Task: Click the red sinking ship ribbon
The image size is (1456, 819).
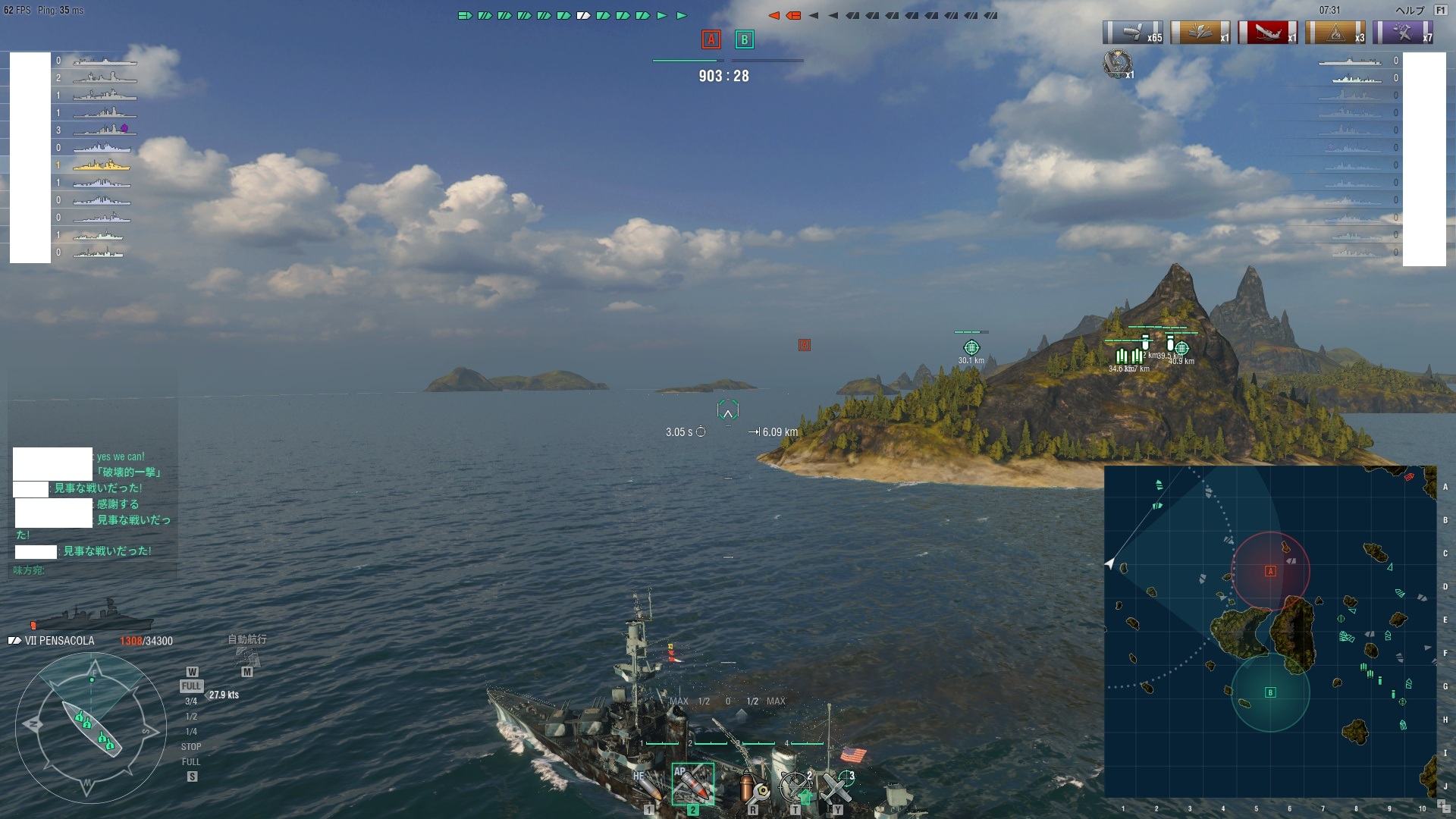Action: pyautogui.click(x=1267, y=33)
